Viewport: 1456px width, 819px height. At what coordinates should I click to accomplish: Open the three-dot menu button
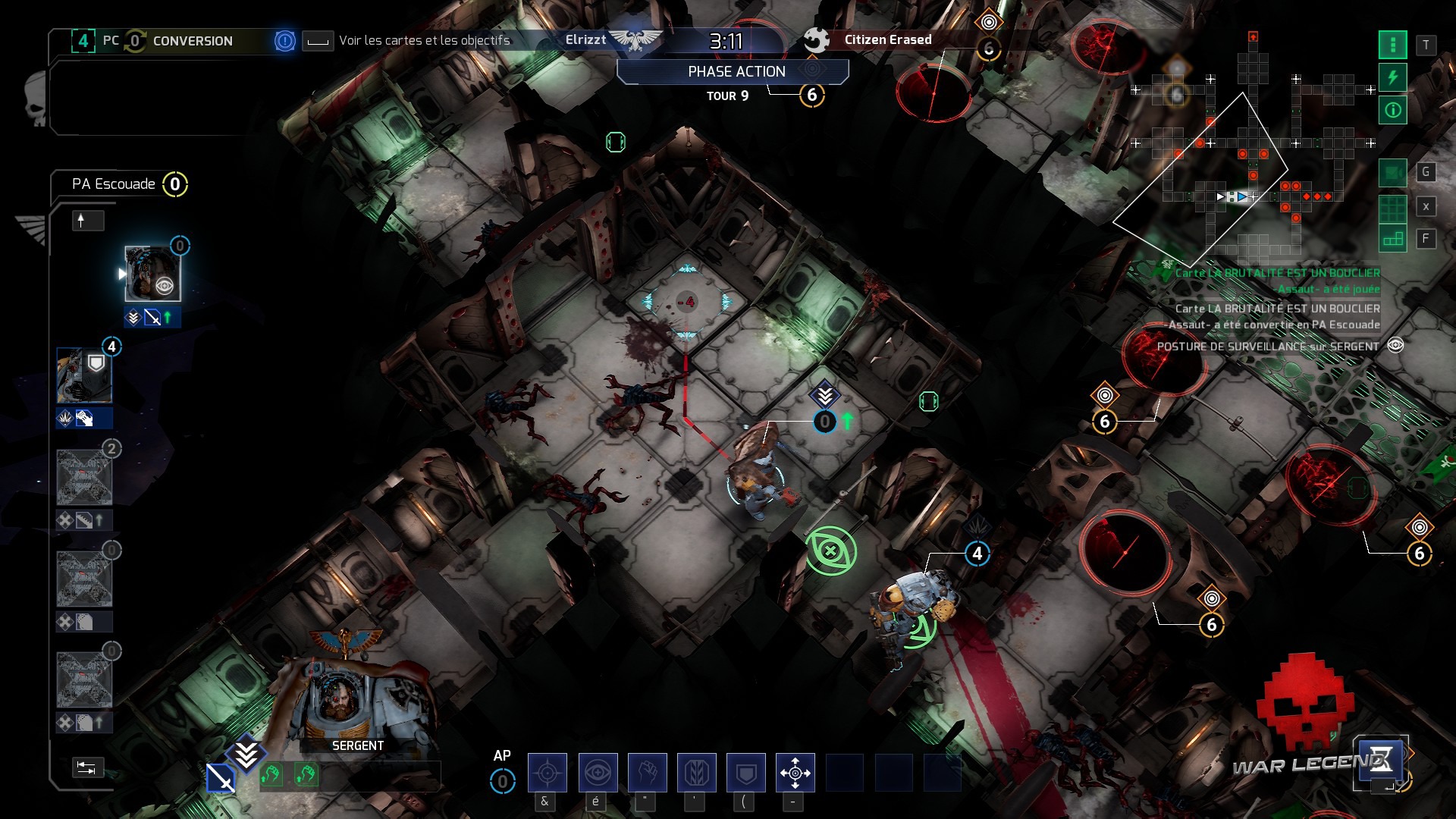point(1392,45)
